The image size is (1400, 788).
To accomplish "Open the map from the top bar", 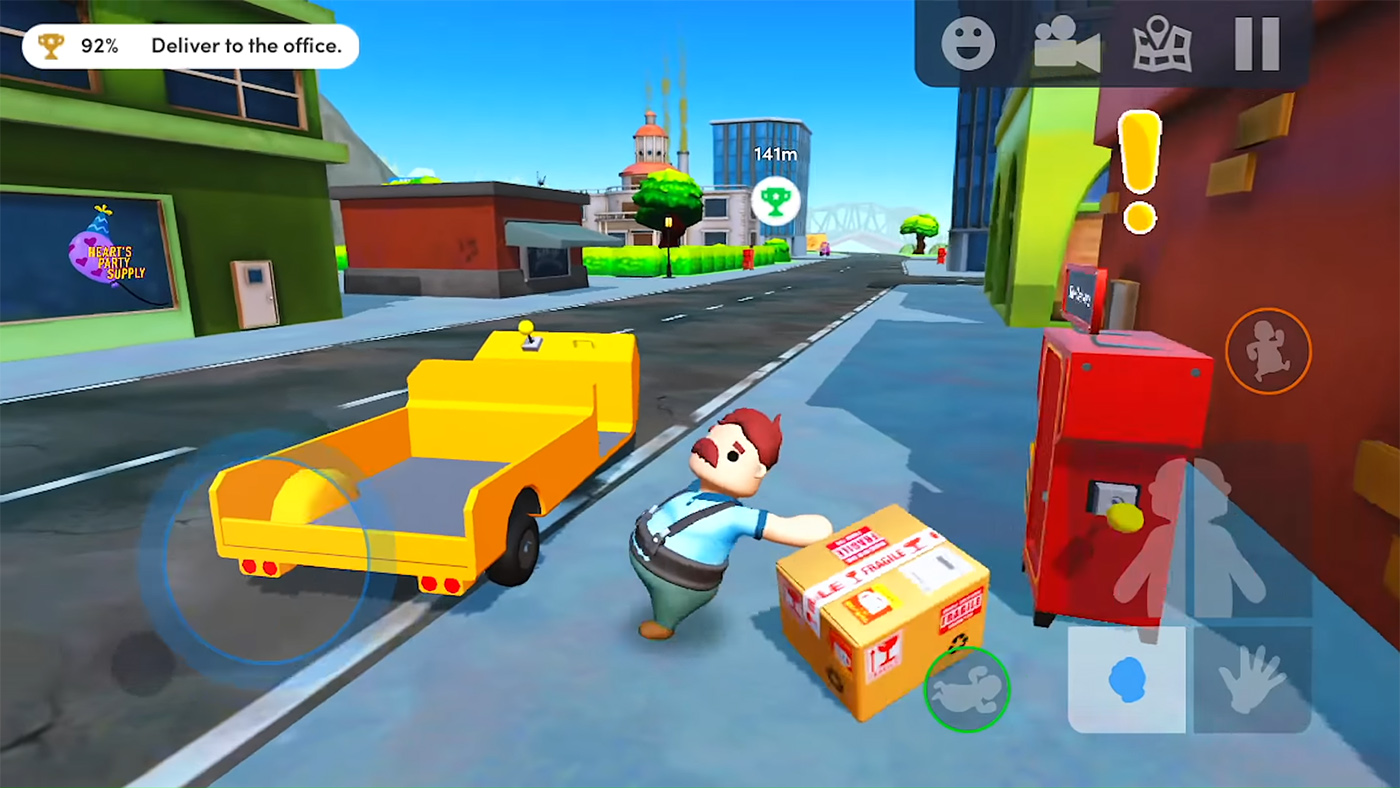I will 1160,45.
